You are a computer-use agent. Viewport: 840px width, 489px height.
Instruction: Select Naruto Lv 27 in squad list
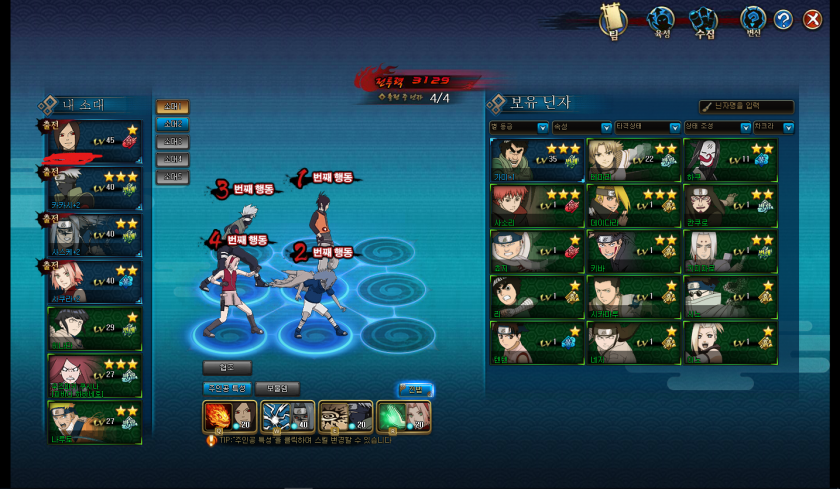point(95,421)
